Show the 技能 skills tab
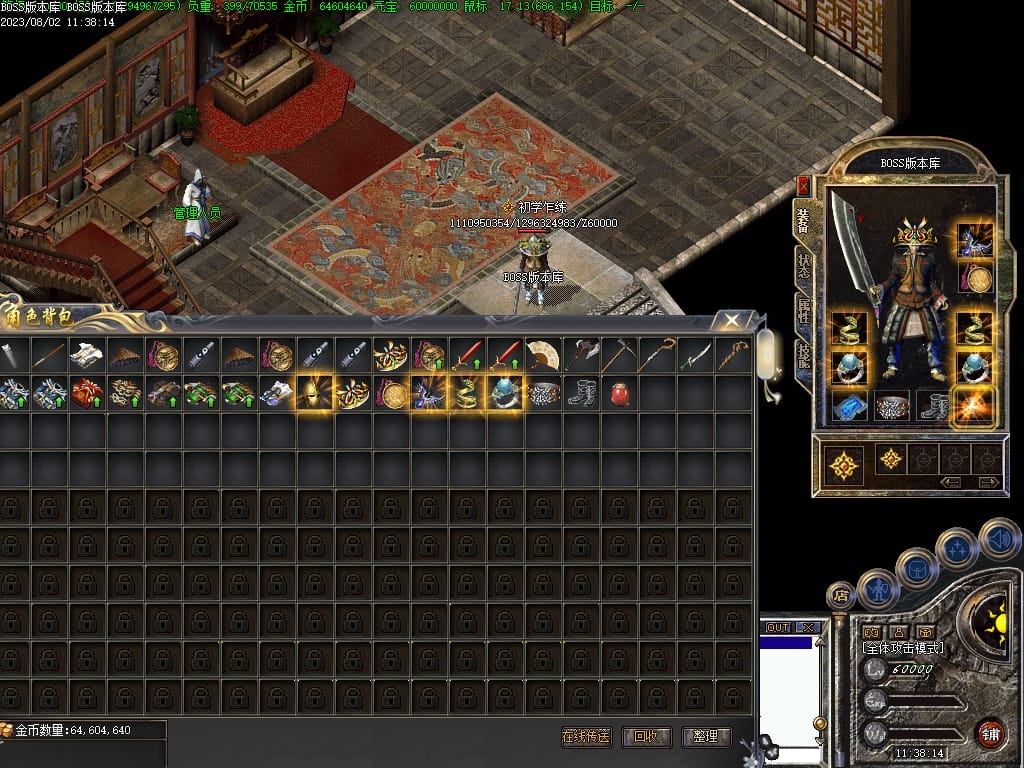This screenshot has height=768, width=1024. coord(804,355)
